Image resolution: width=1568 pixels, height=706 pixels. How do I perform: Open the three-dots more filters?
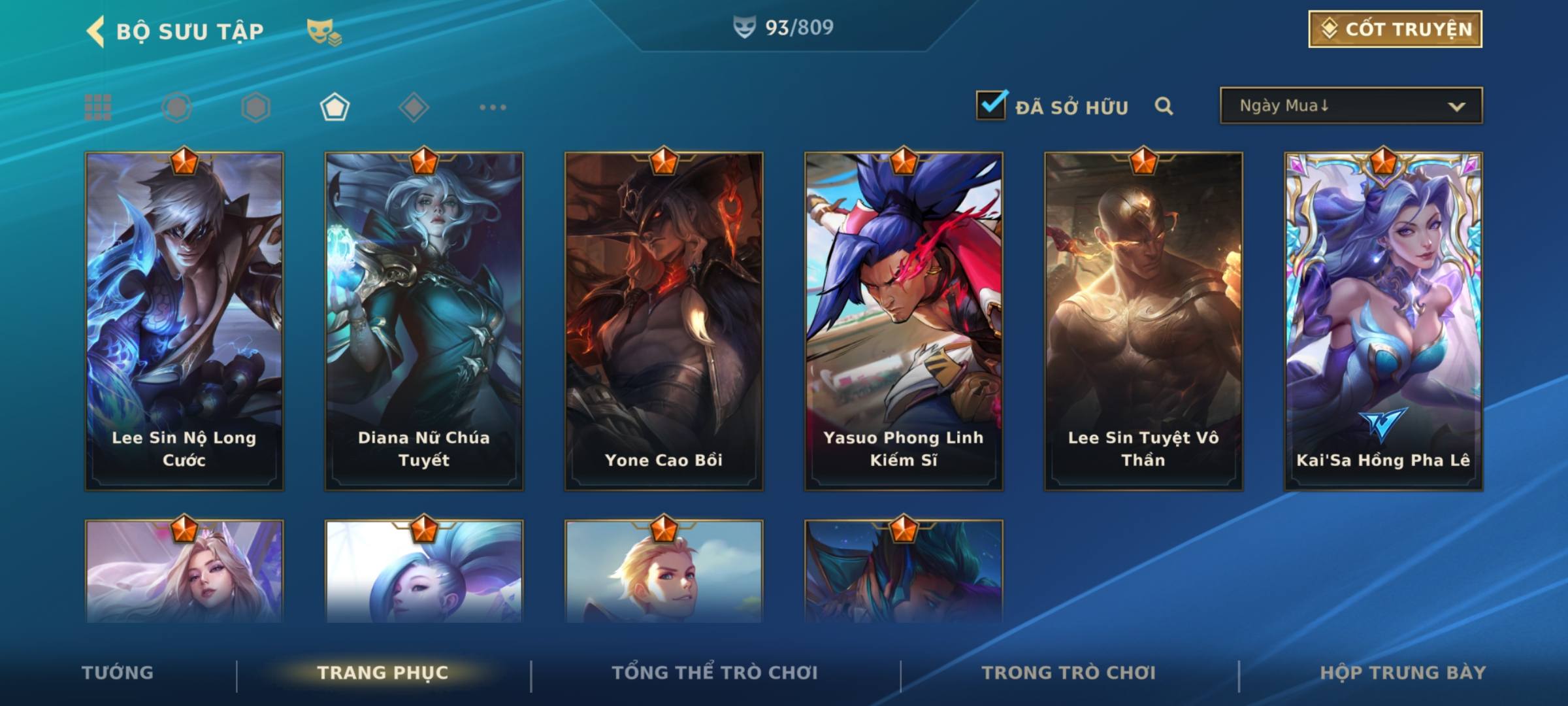coord(493,107)
